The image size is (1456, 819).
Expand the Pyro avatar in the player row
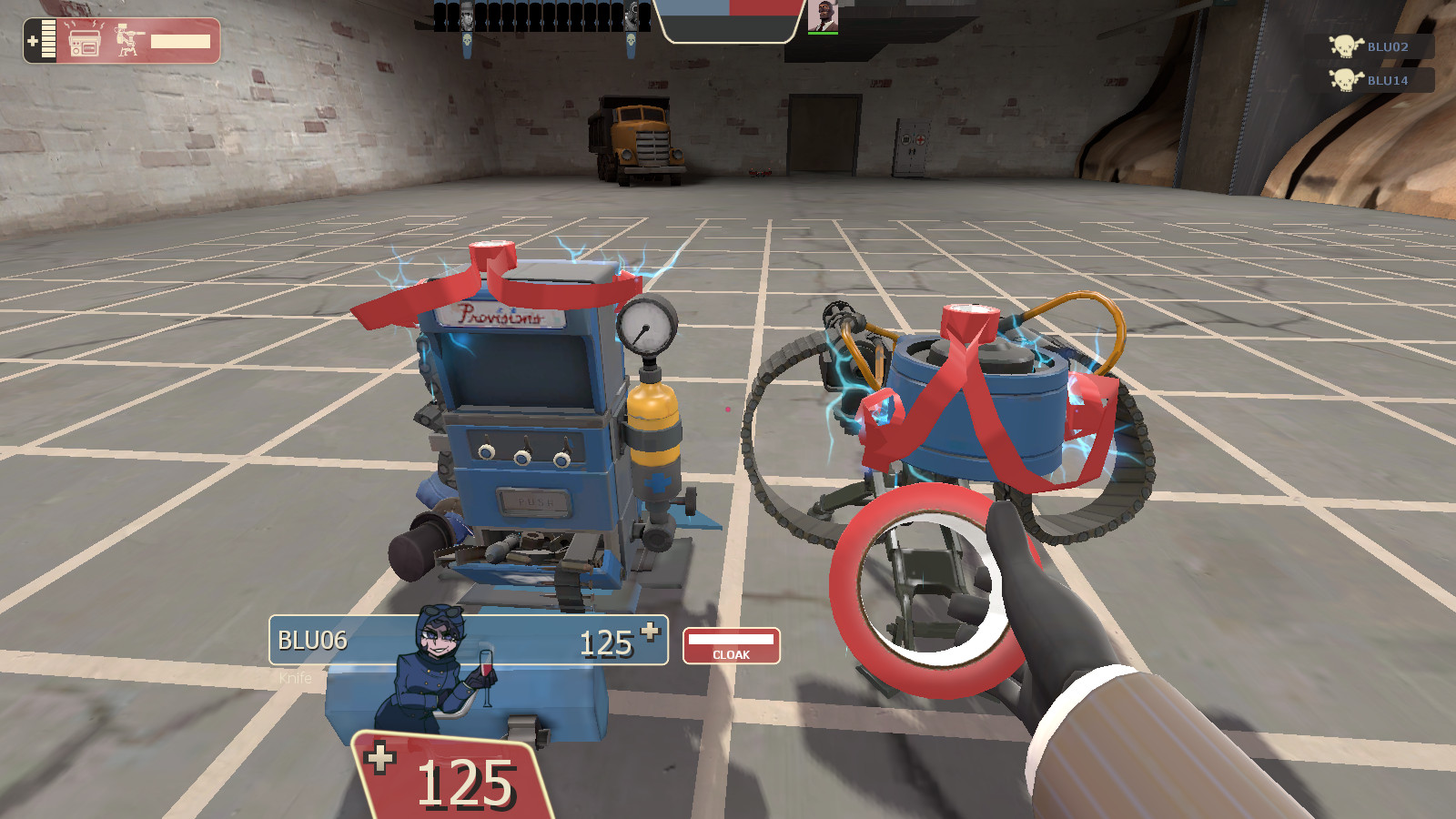click(632, 14)
